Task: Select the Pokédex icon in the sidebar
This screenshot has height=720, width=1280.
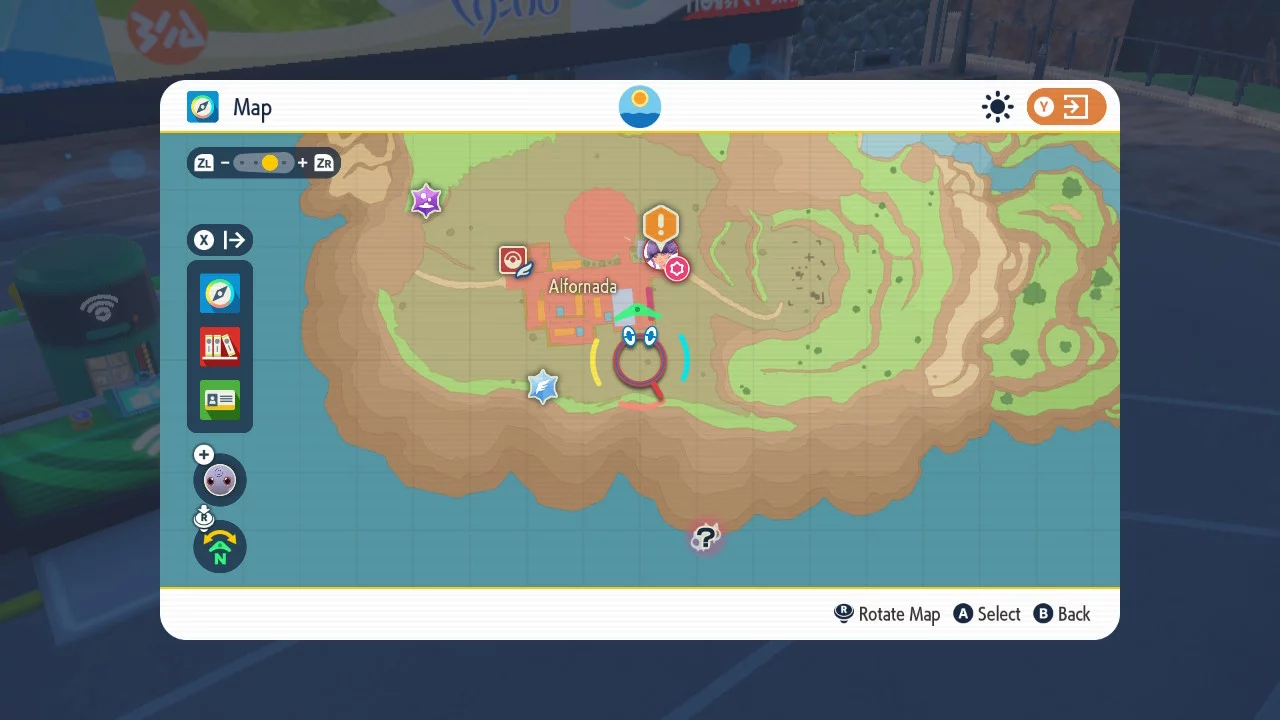Action: click(219, 347)
